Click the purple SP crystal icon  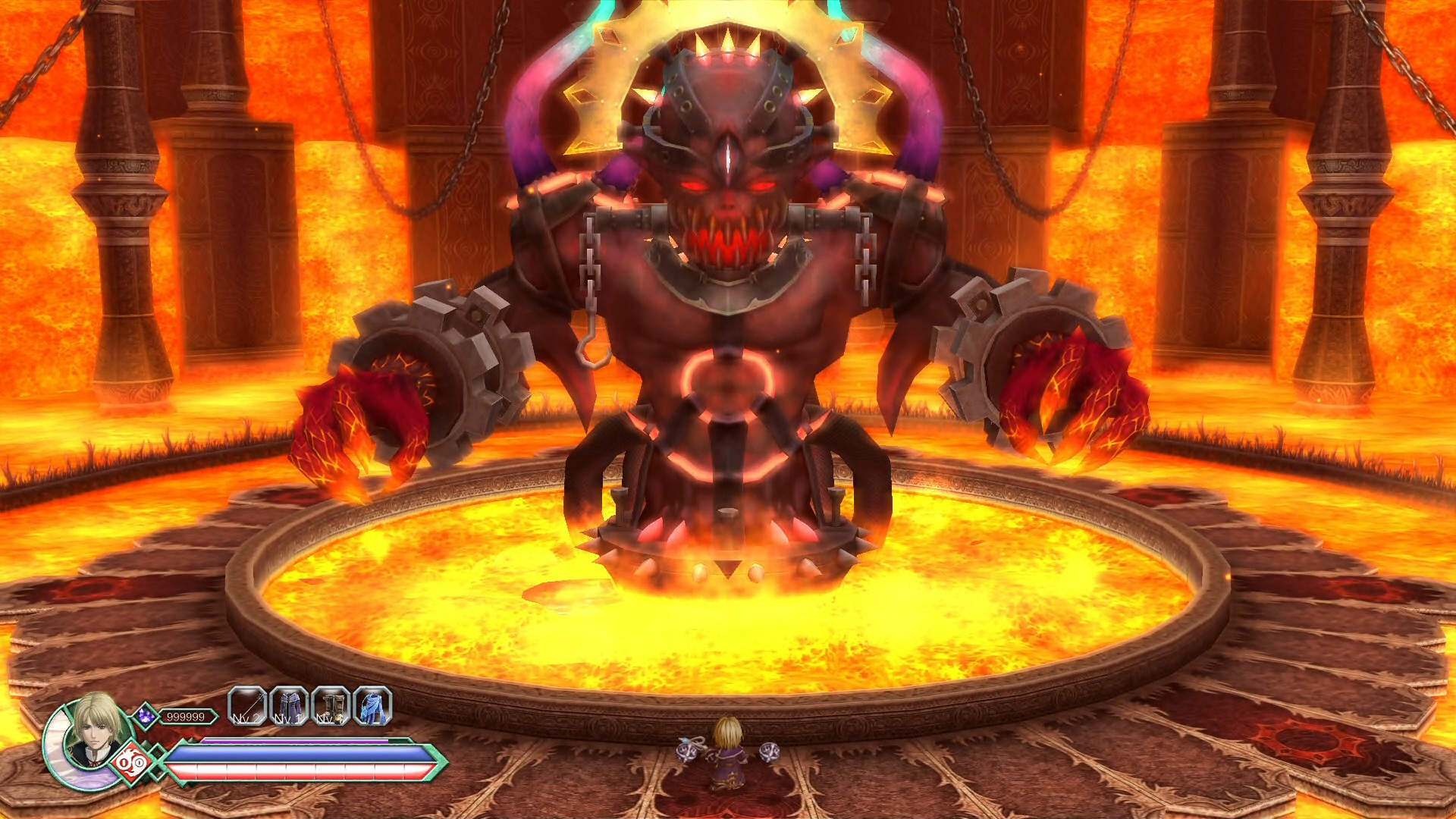click(x=146, y=714)
